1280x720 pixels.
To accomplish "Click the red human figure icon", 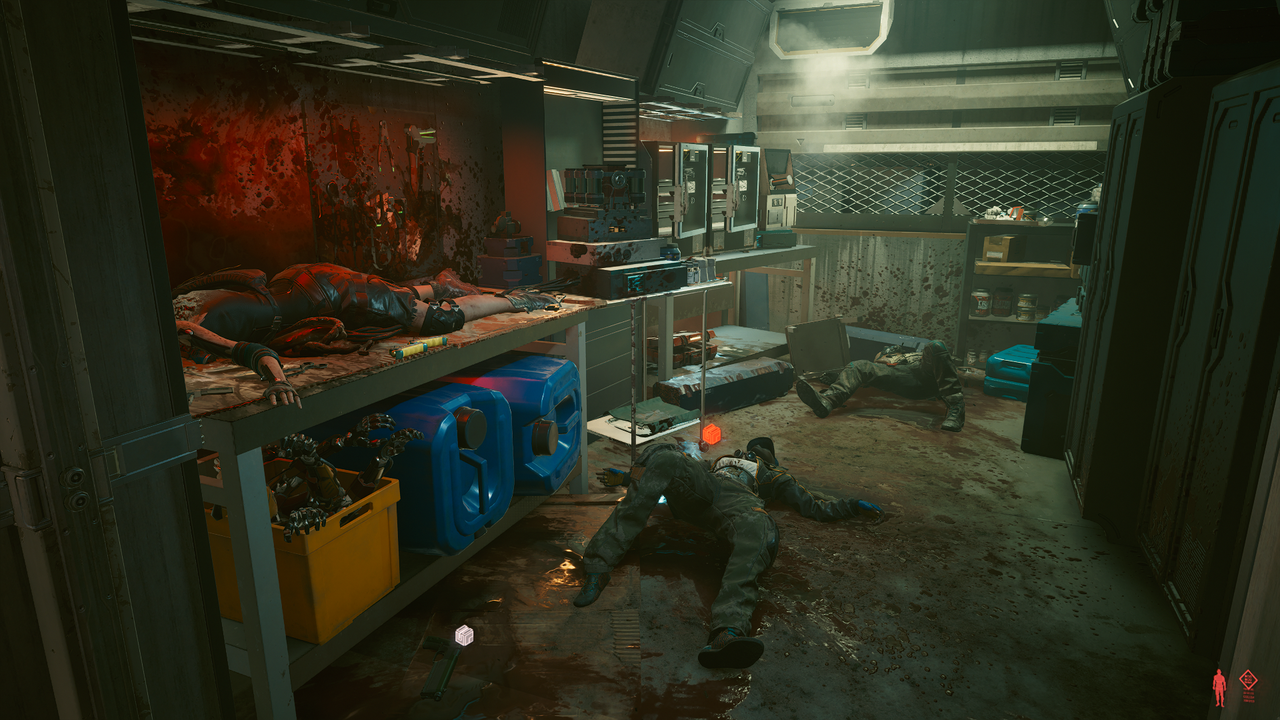I will [x=1218, y=686].
